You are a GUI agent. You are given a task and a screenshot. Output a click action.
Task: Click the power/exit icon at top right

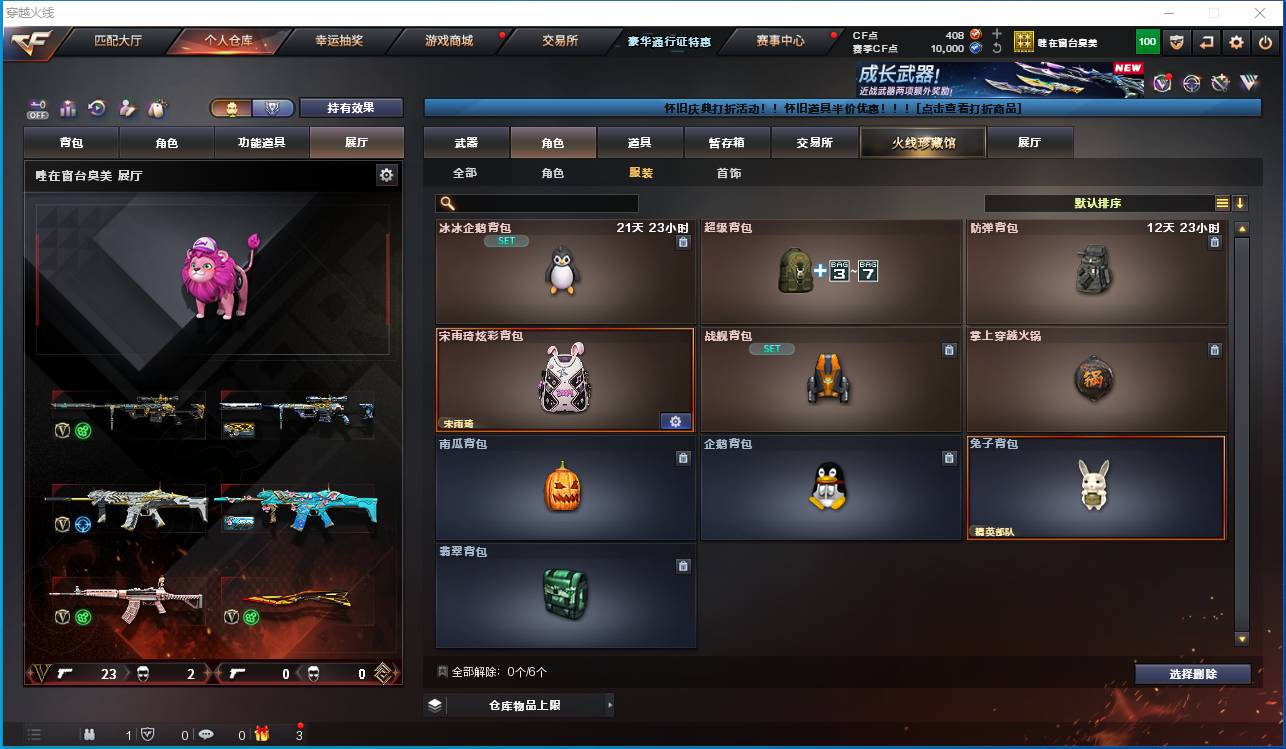click(x=1265, y=41)
